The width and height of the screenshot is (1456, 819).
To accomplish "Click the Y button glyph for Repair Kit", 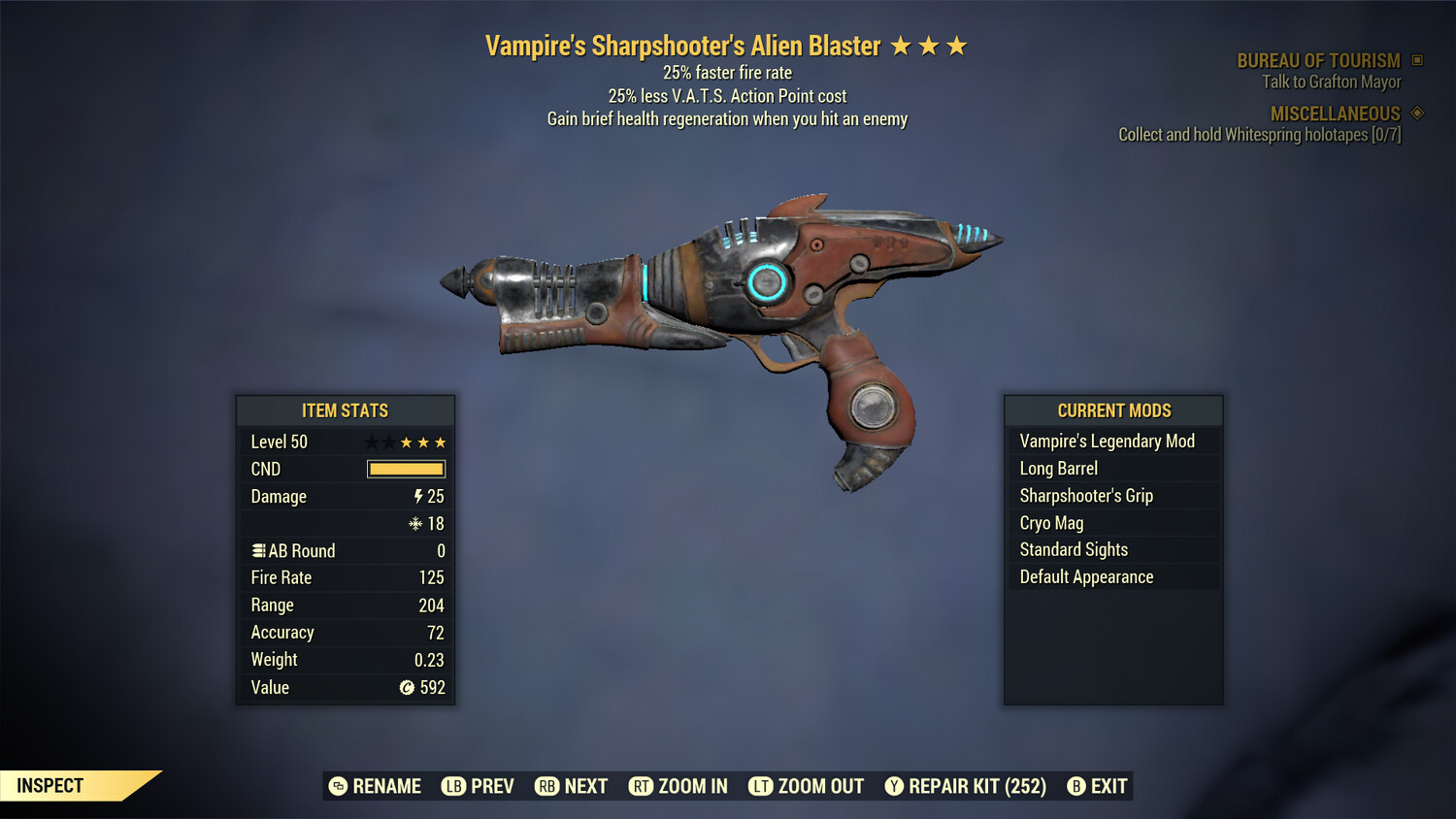I will tap(894, 786).
